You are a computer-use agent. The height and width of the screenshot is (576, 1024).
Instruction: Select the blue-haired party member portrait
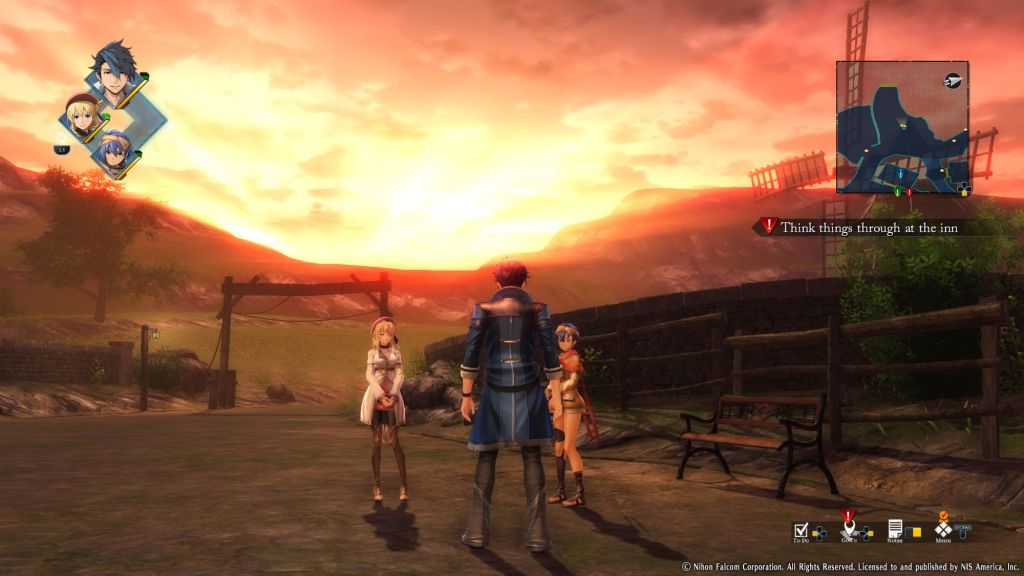click(x=116, y=151)
